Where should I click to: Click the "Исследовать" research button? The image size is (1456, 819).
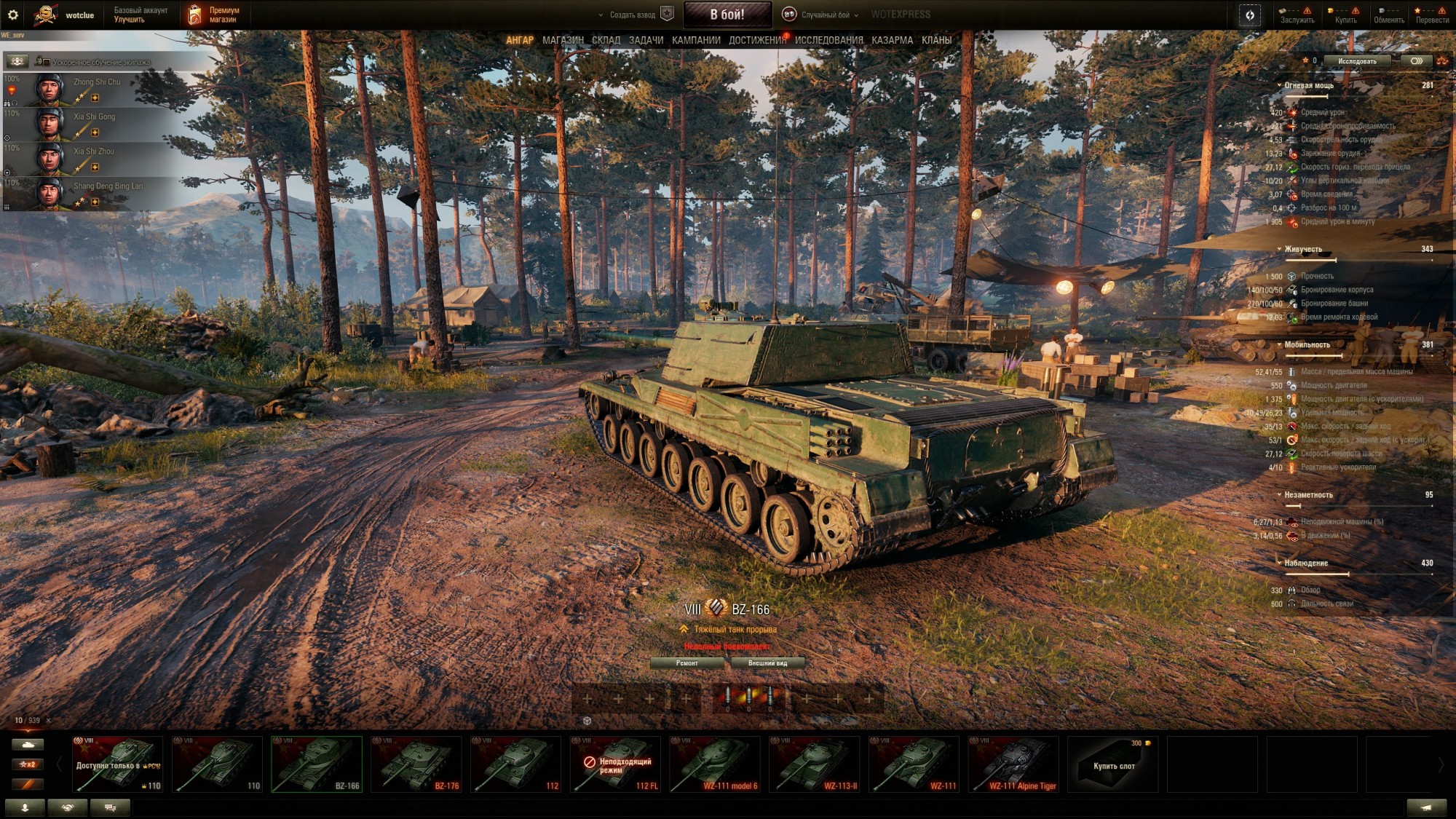[1356, 61]
